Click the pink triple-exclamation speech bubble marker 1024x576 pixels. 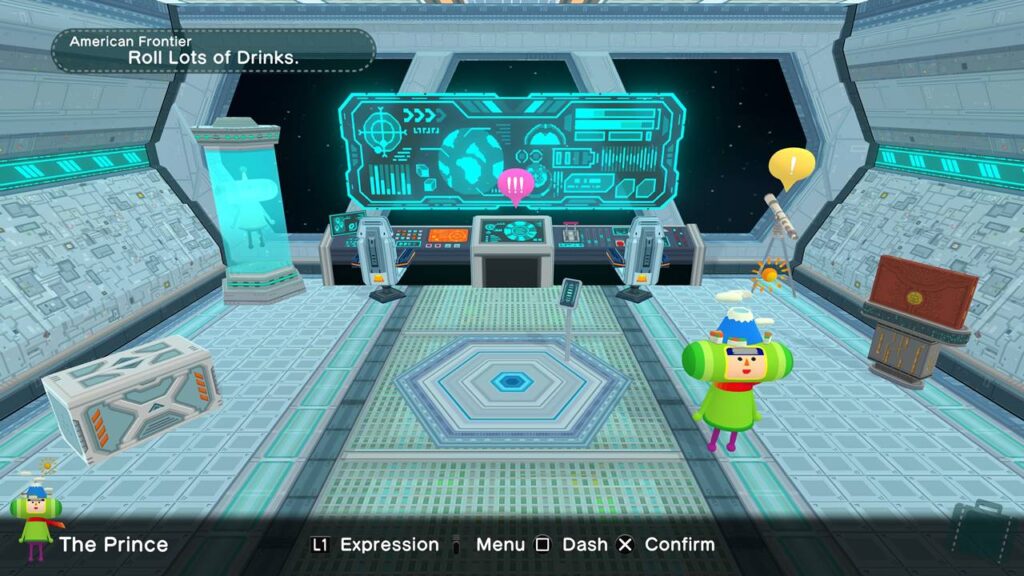click(x=516, y=185)
